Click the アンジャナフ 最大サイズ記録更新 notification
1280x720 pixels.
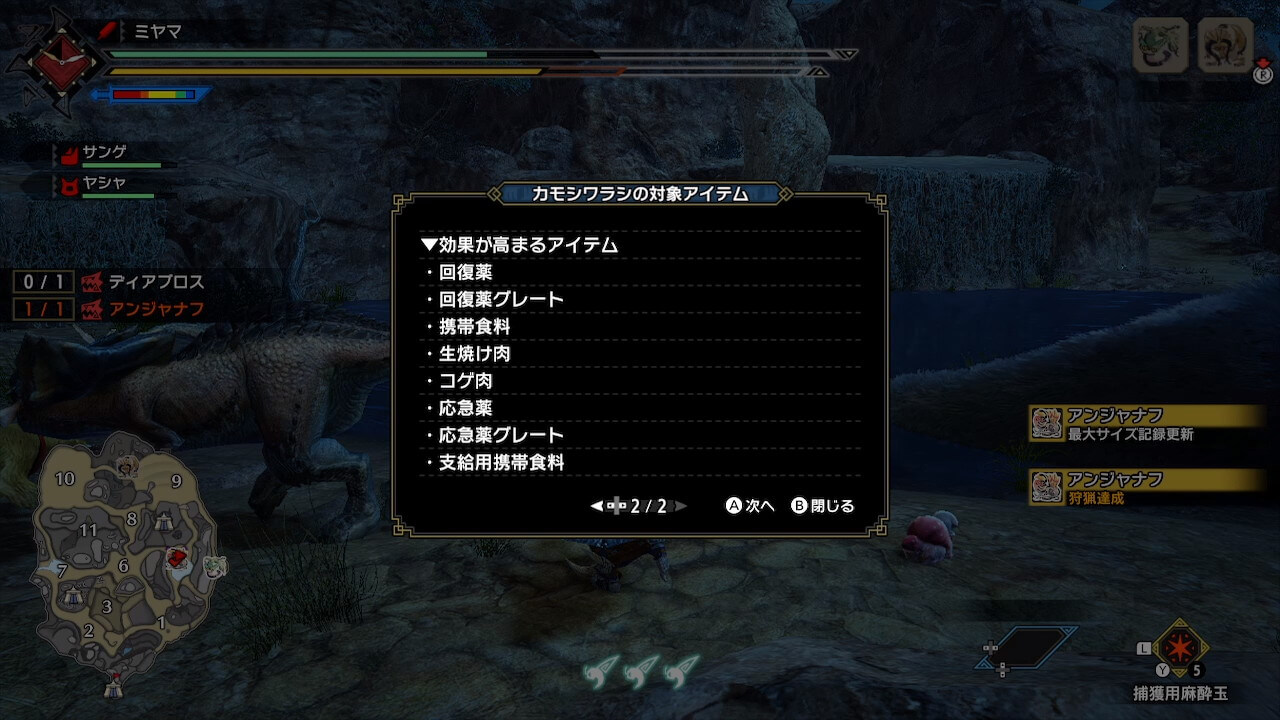click(1147, 424)
